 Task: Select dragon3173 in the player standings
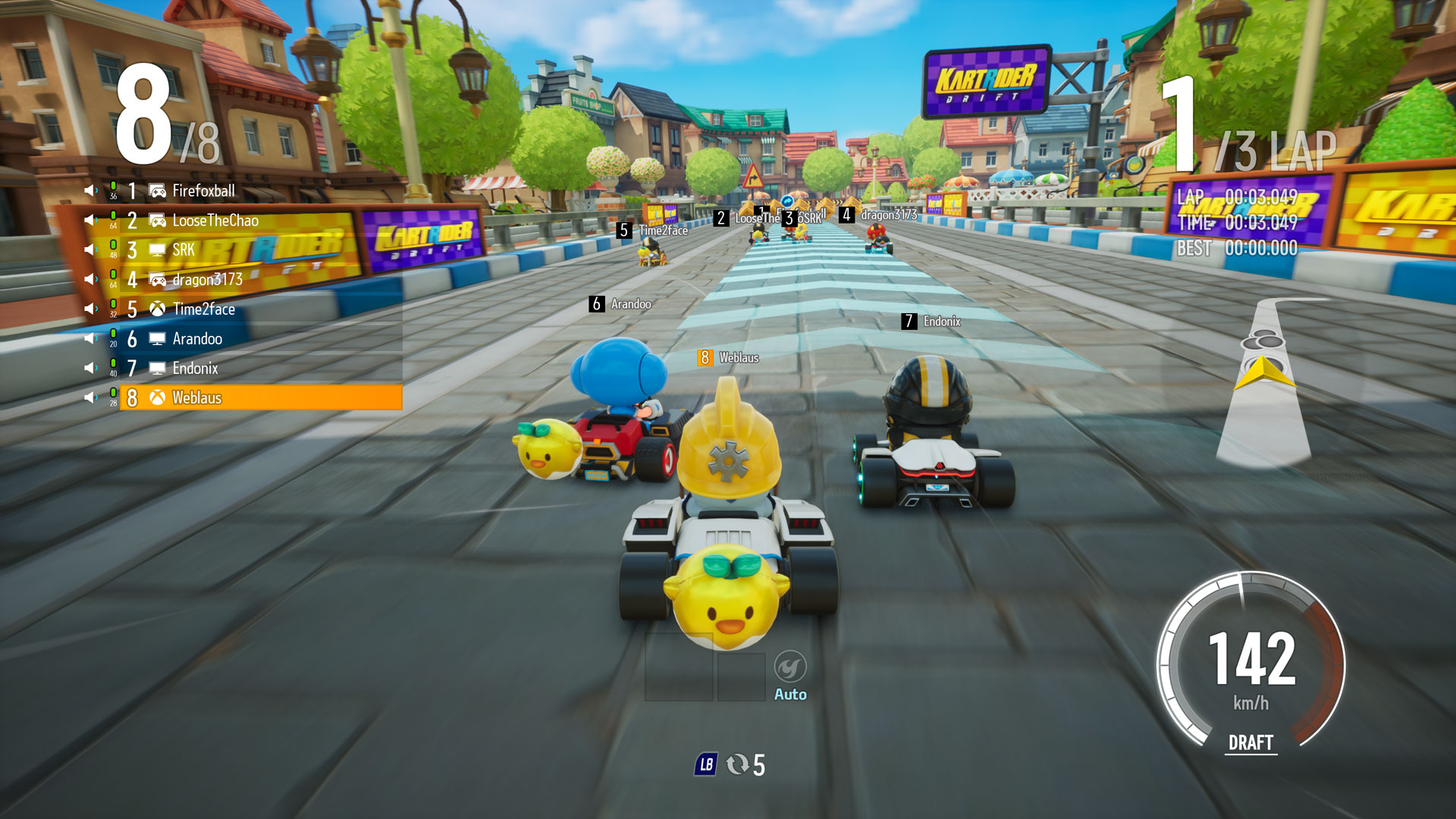click(x=207, y=280)
